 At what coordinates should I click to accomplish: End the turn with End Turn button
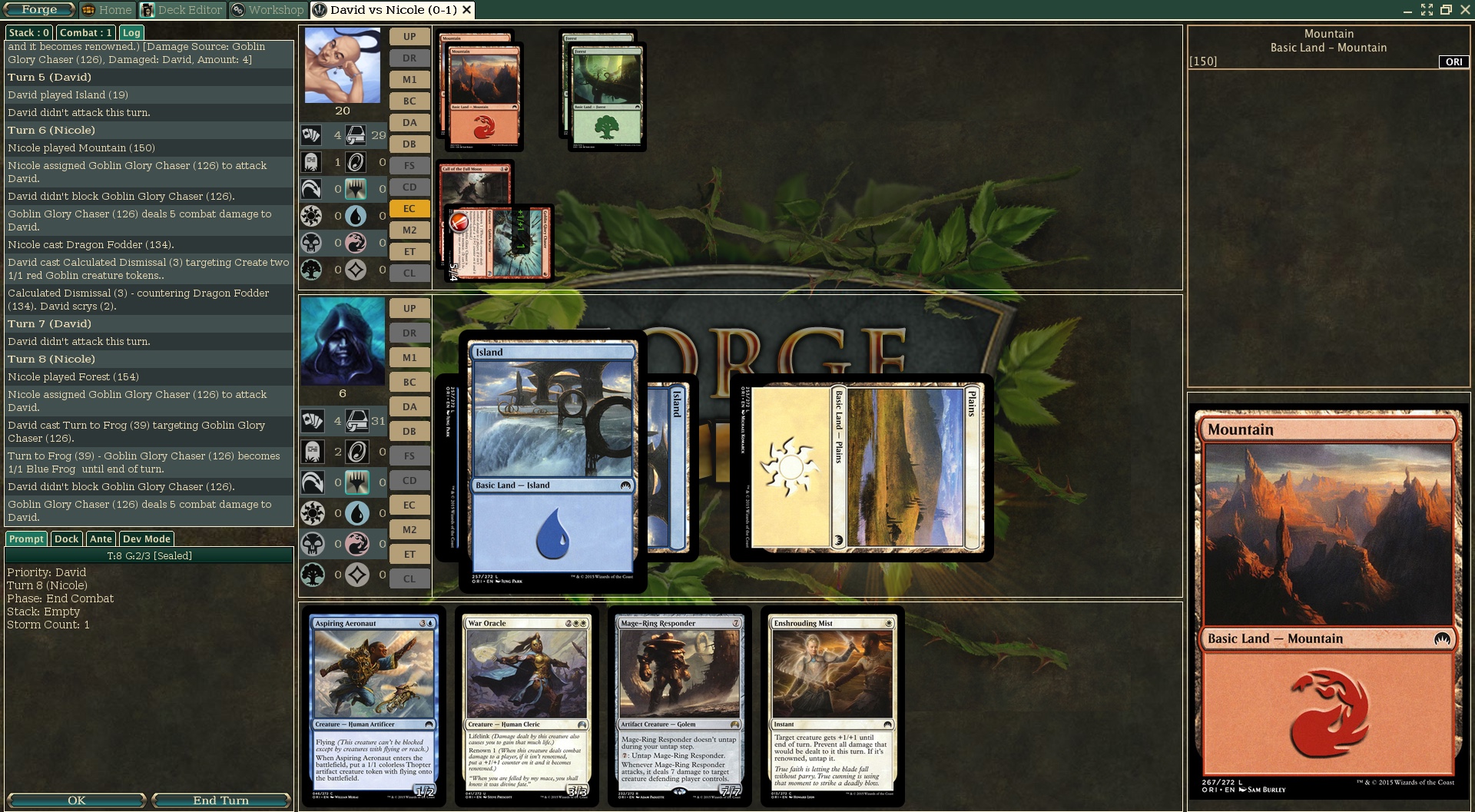point(221,800)
